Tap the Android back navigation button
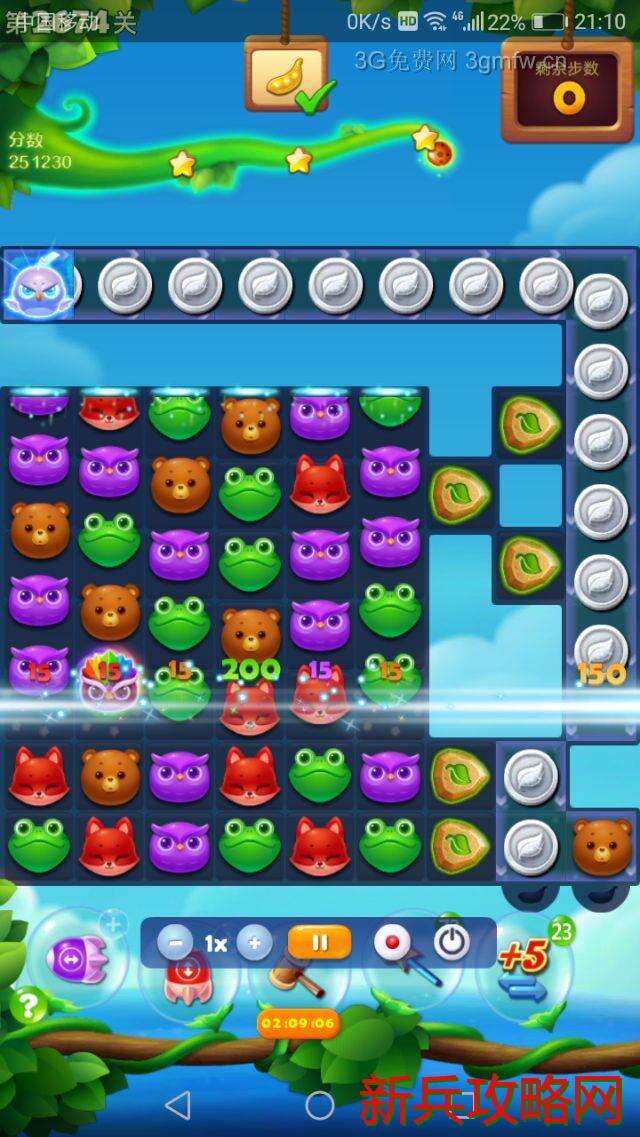The height and width of the screenshot is (1137, 640). pyautogui.click(x=177, y=1105)
